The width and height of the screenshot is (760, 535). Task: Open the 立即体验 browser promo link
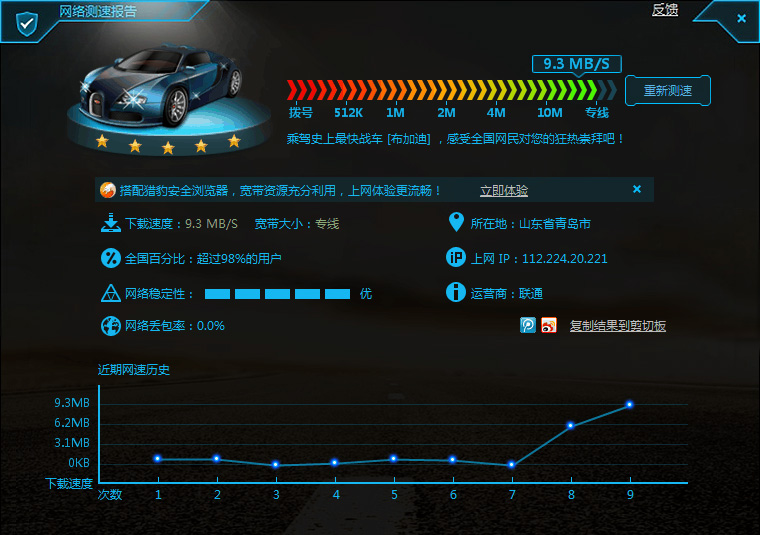(504, 190)
